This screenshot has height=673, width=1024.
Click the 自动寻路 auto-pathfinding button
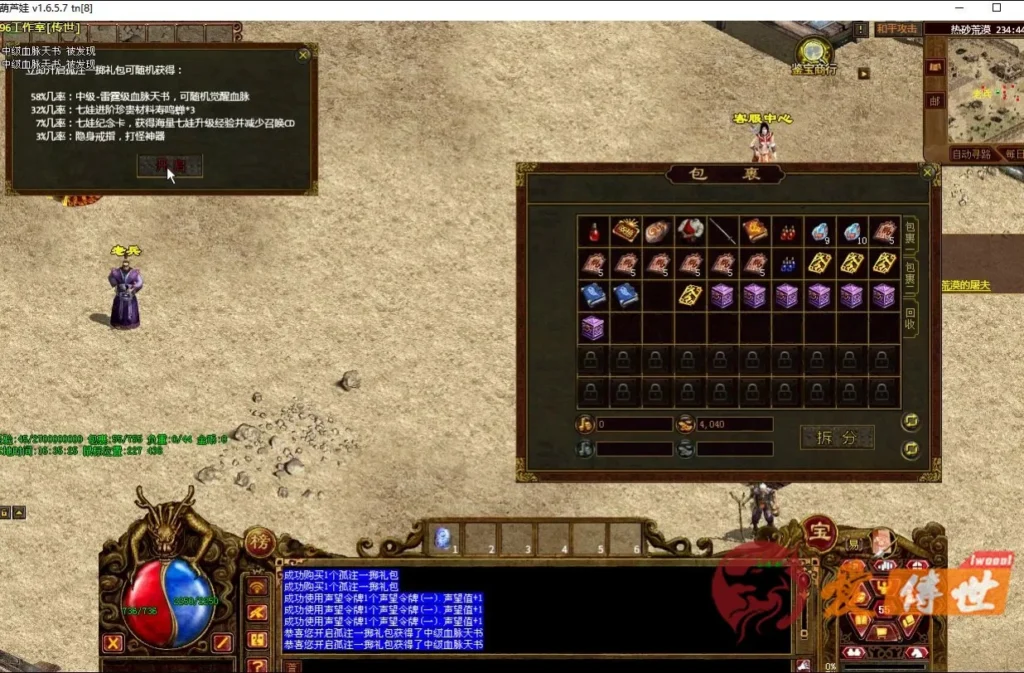click(971, 154)
